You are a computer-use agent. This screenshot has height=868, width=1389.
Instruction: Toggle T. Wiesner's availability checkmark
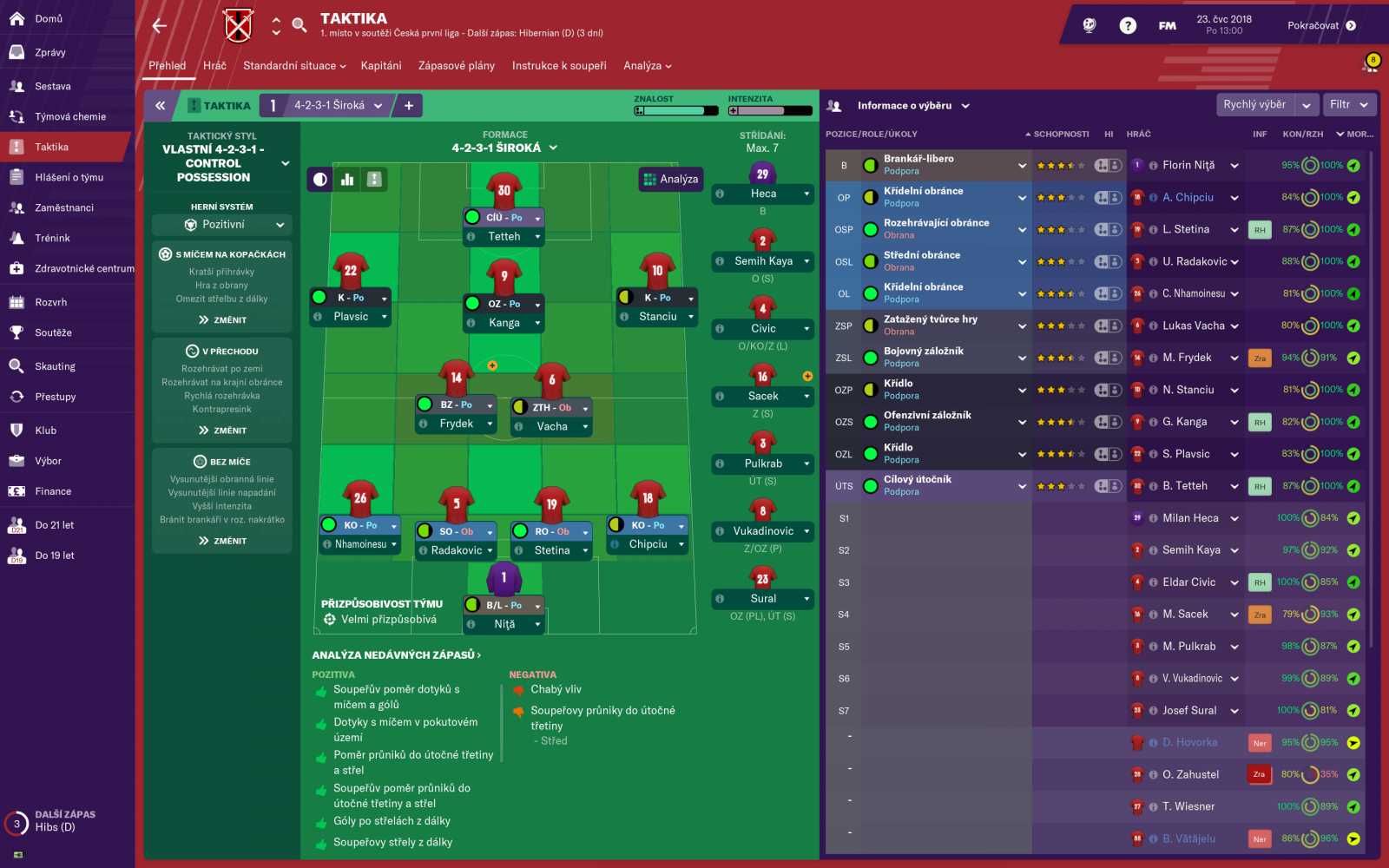(x=1353, y=806)
